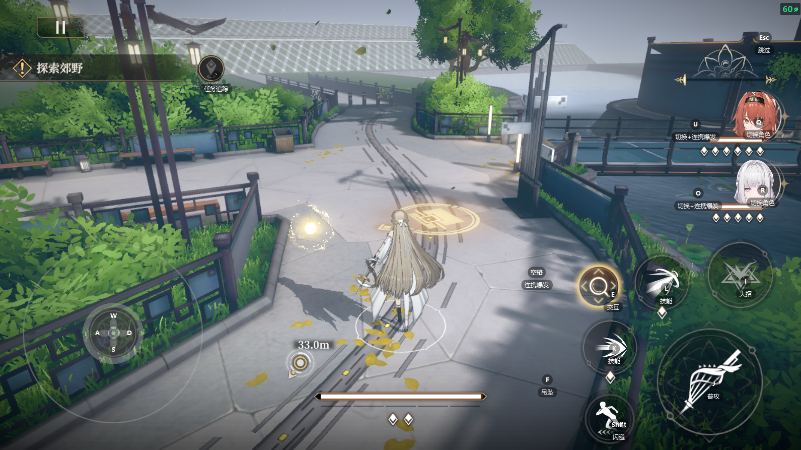Viewport: 801px width, 450px height.
Task: Activate the dodge sprint running-figure button
Action: [609, 417]
